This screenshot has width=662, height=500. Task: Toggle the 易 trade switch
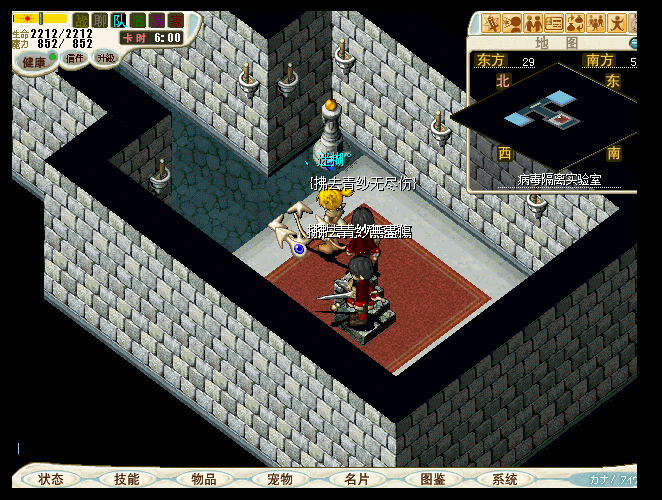[x=157, y=20]
